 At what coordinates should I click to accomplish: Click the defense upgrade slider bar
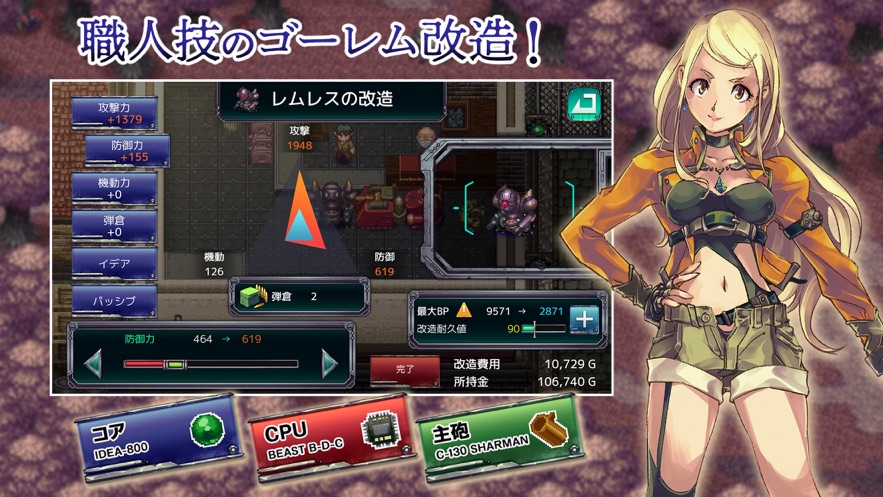pyautogui.click(x=211, y=364)
